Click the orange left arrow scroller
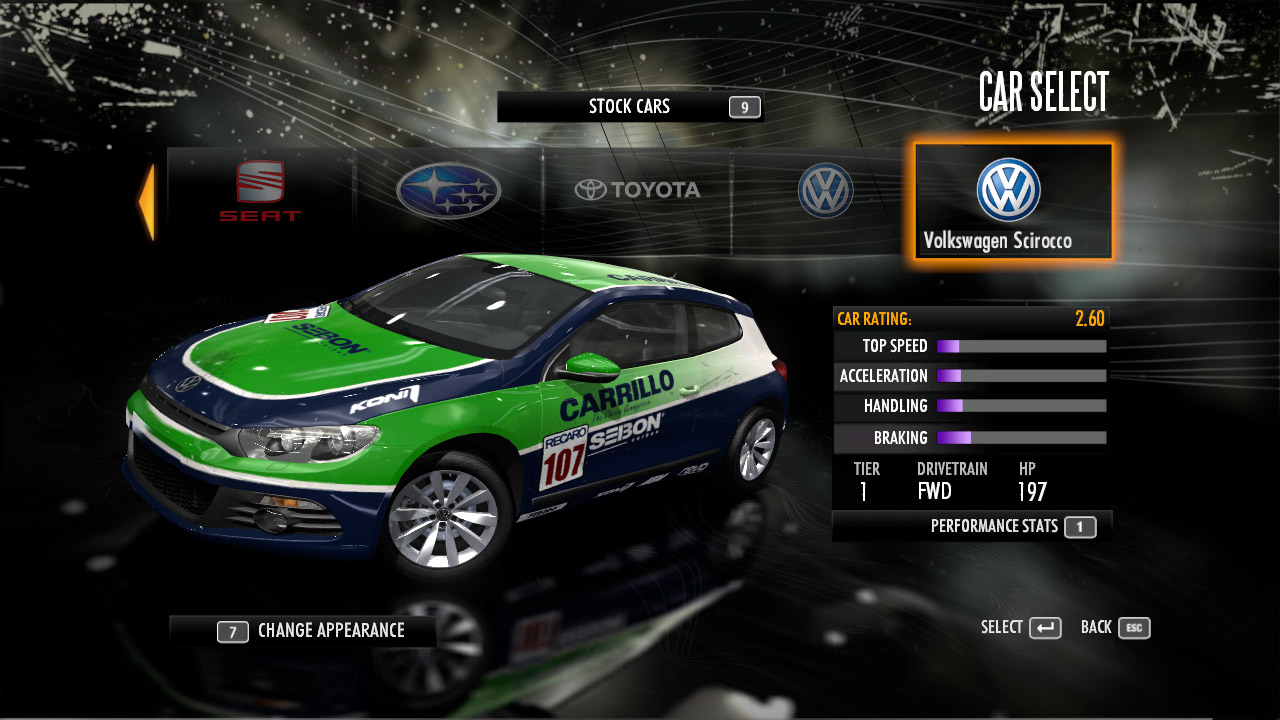 pyautogui.click(x=147, y=202)
